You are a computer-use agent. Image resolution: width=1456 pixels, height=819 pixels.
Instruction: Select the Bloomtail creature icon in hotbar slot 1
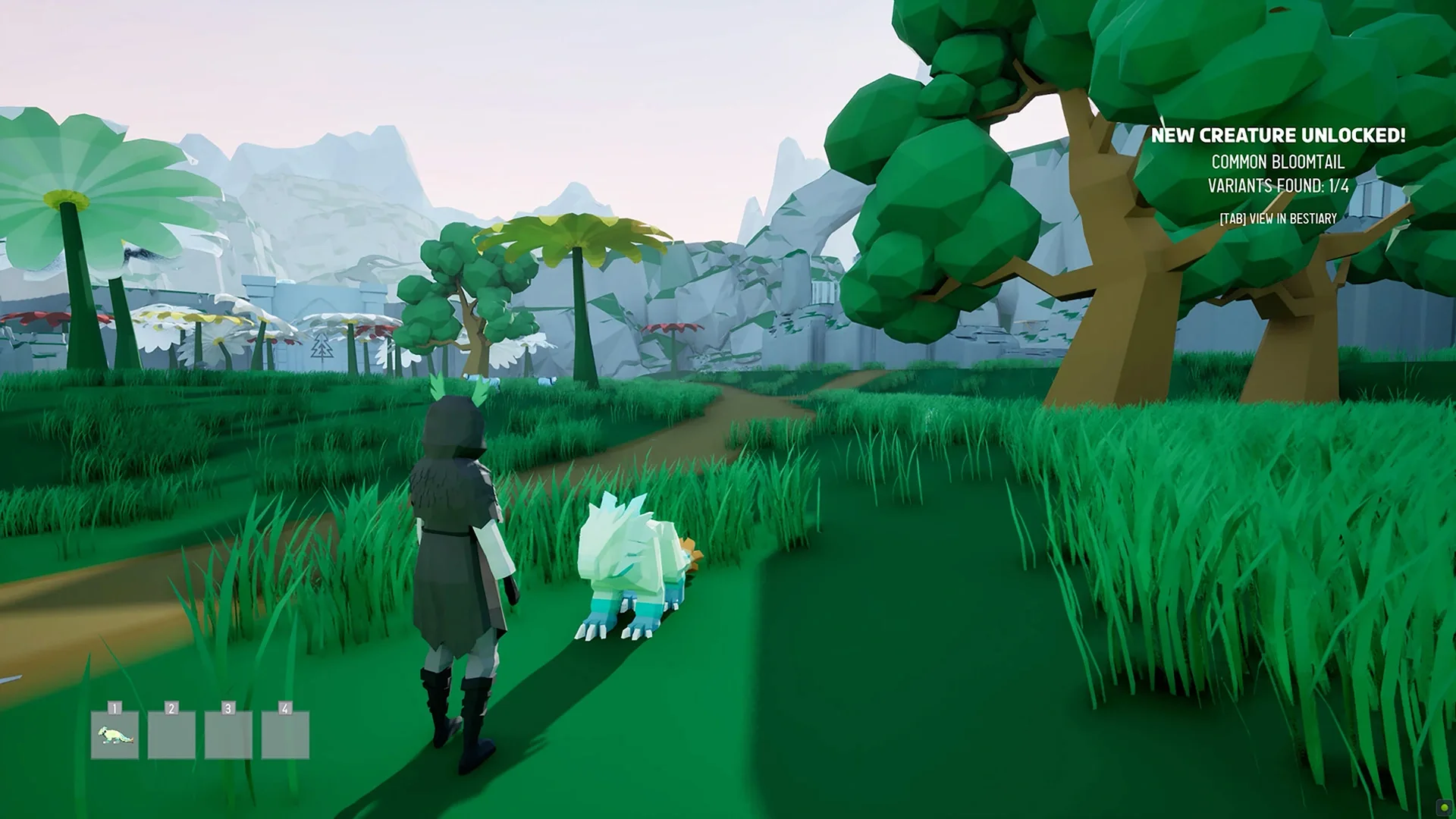point(115,736)
